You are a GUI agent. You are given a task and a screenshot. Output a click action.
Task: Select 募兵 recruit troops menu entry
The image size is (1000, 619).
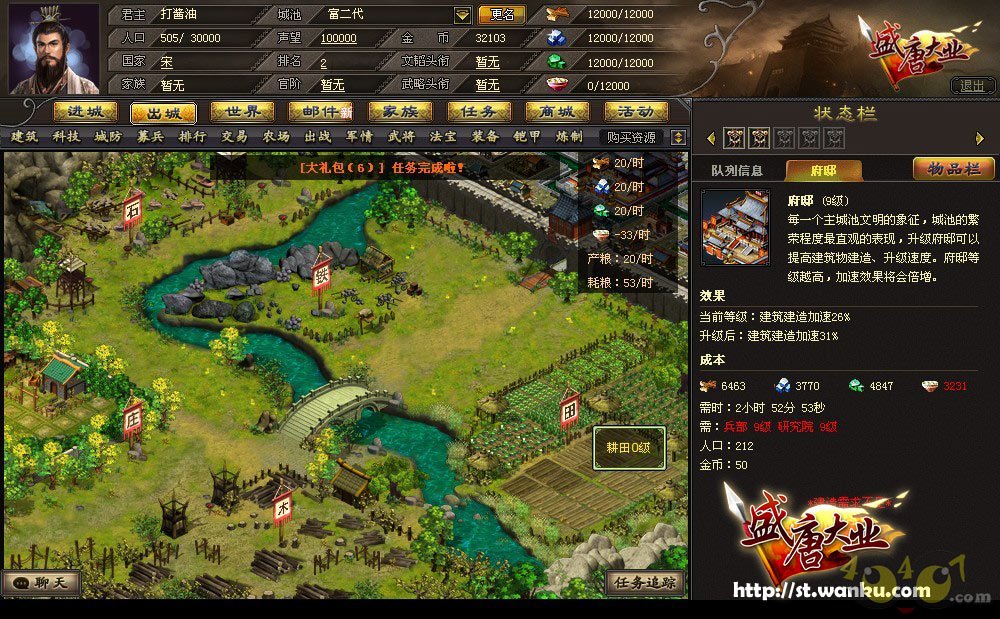pyautogui.click(x=151, y=137)
